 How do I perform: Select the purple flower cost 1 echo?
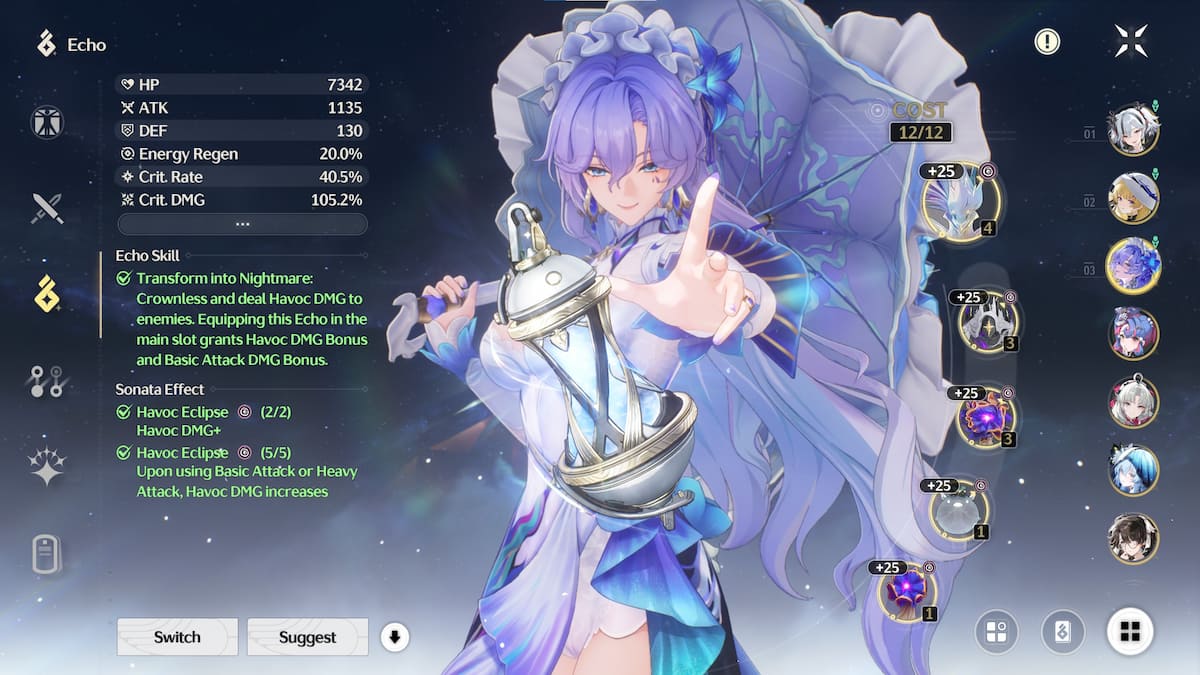pos(908,590)
